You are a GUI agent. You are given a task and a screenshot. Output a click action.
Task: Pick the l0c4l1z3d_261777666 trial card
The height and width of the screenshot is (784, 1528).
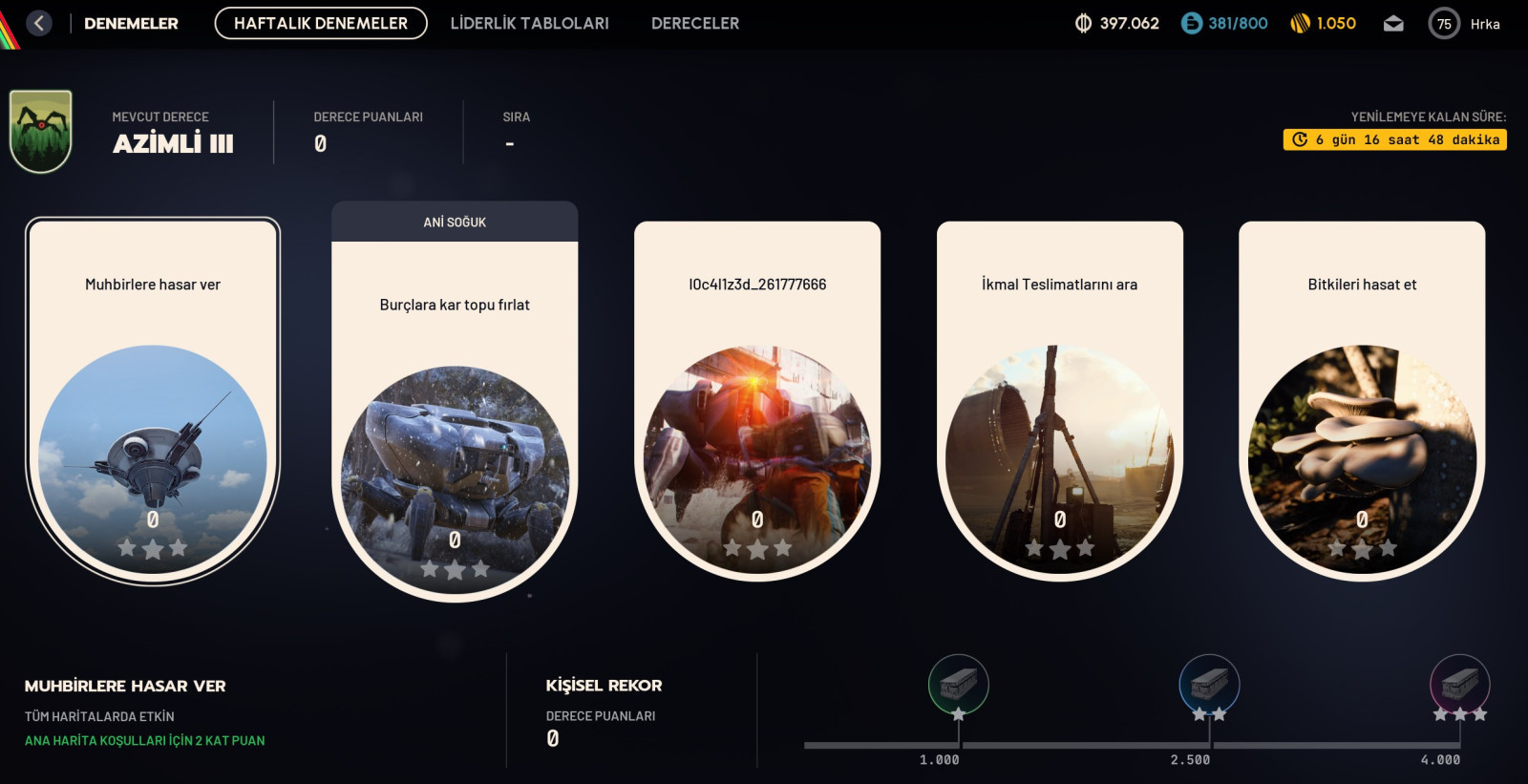[x=757, y=401]
